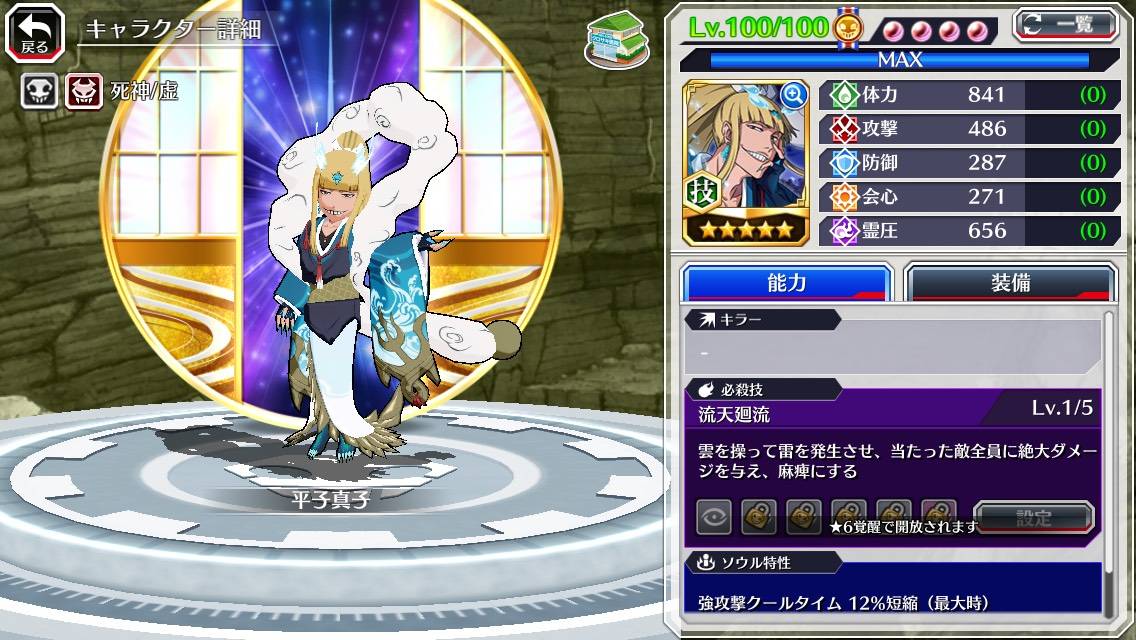Go back with the 戻る button
This screenshot has height=640, width=1136.
click(x=35, y=34)
